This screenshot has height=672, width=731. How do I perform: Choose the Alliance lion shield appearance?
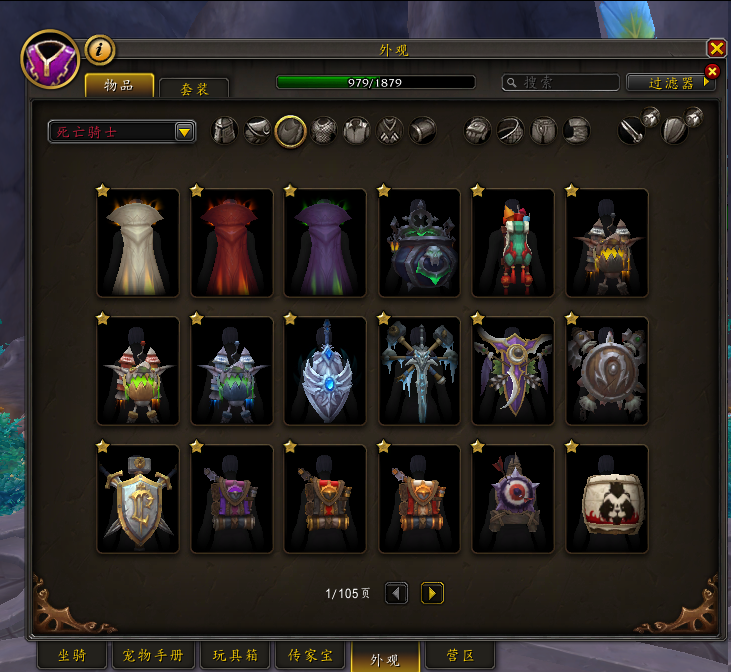coord(138,499)
